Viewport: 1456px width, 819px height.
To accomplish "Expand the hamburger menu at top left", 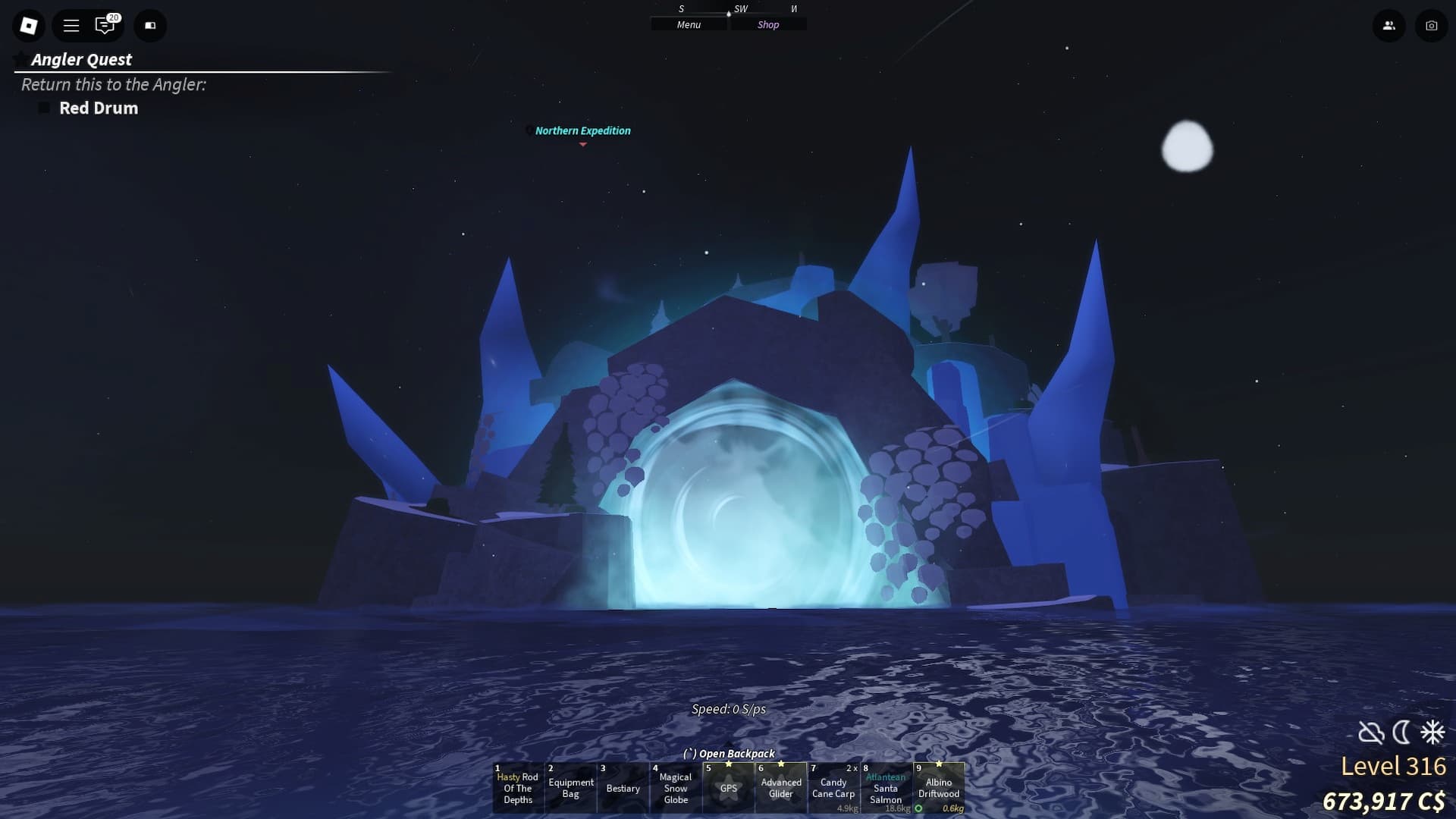I will pos(71,25).
